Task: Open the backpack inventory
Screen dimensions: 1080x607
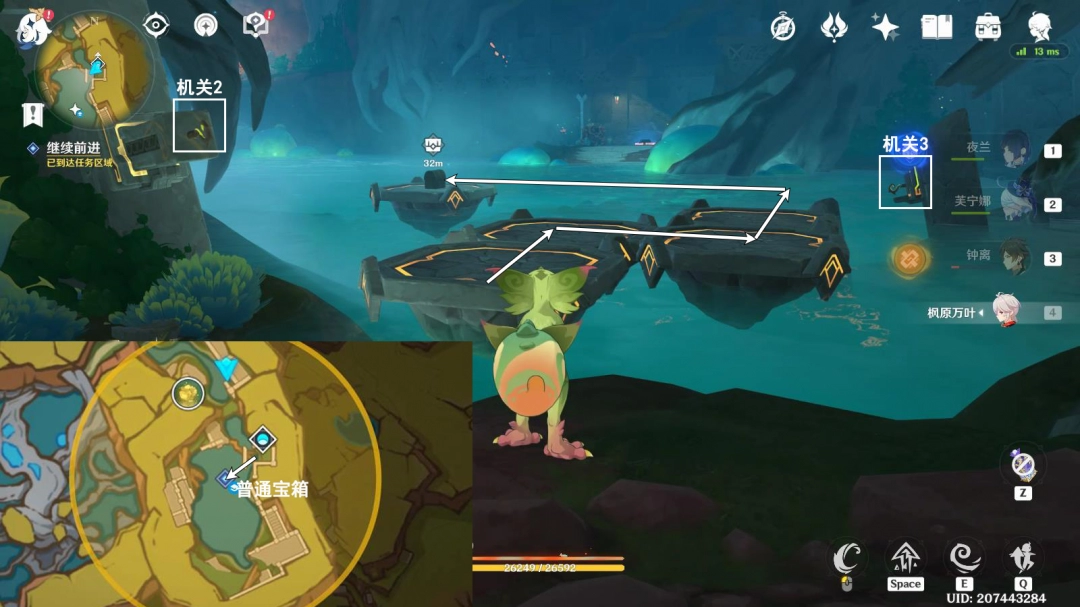Action: [x=988, y=28]
